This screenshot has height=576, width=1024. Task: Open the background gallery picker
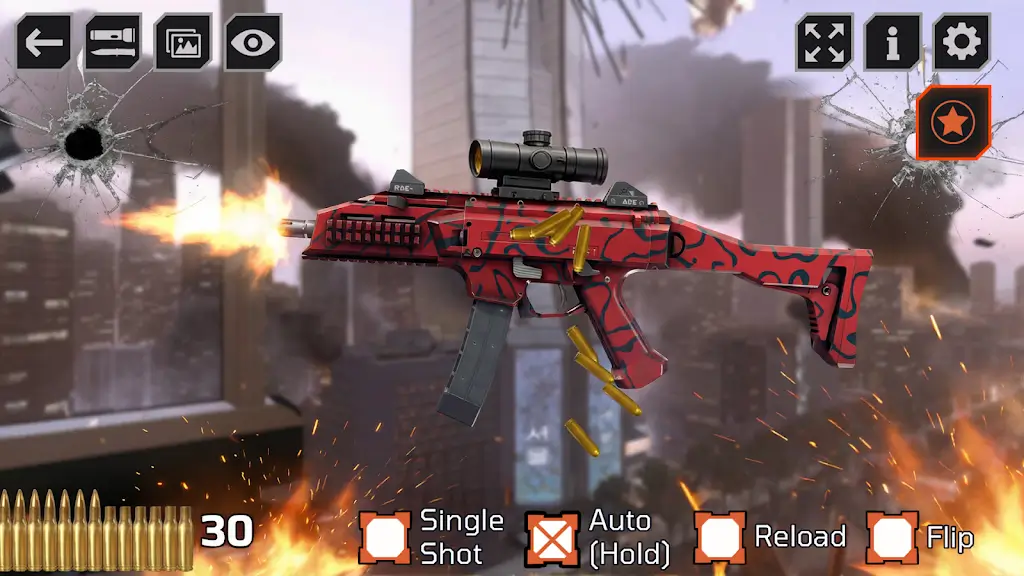[183, 42]
